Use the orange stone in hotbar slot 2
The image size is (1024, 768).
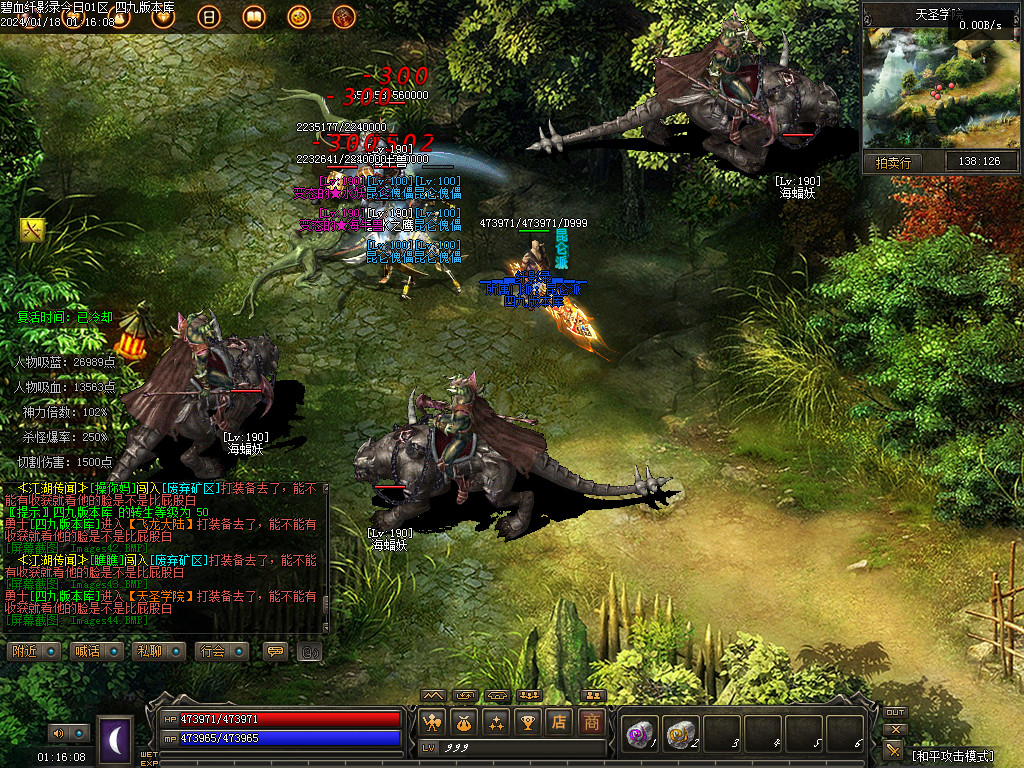[680, 733]
